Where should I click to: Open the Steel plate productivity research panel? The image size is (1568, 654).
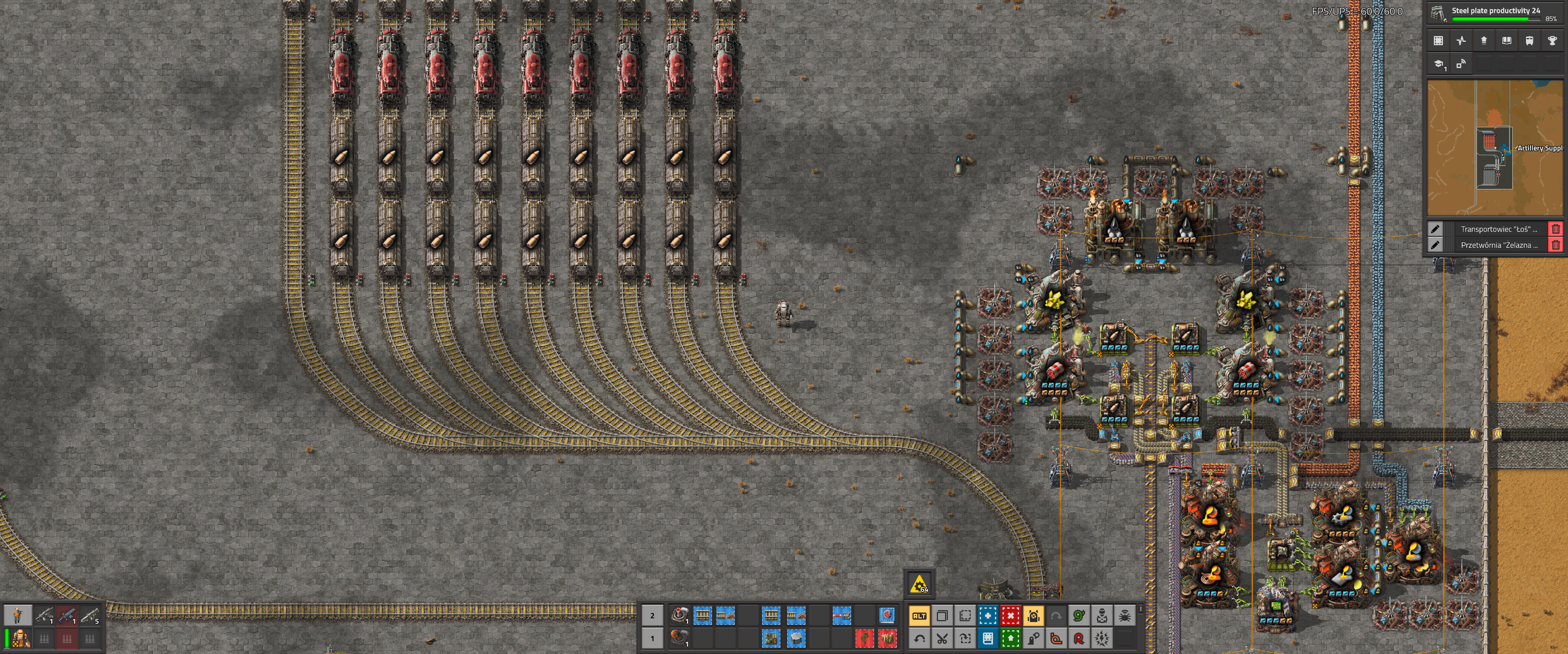[x=1495, y=12]
